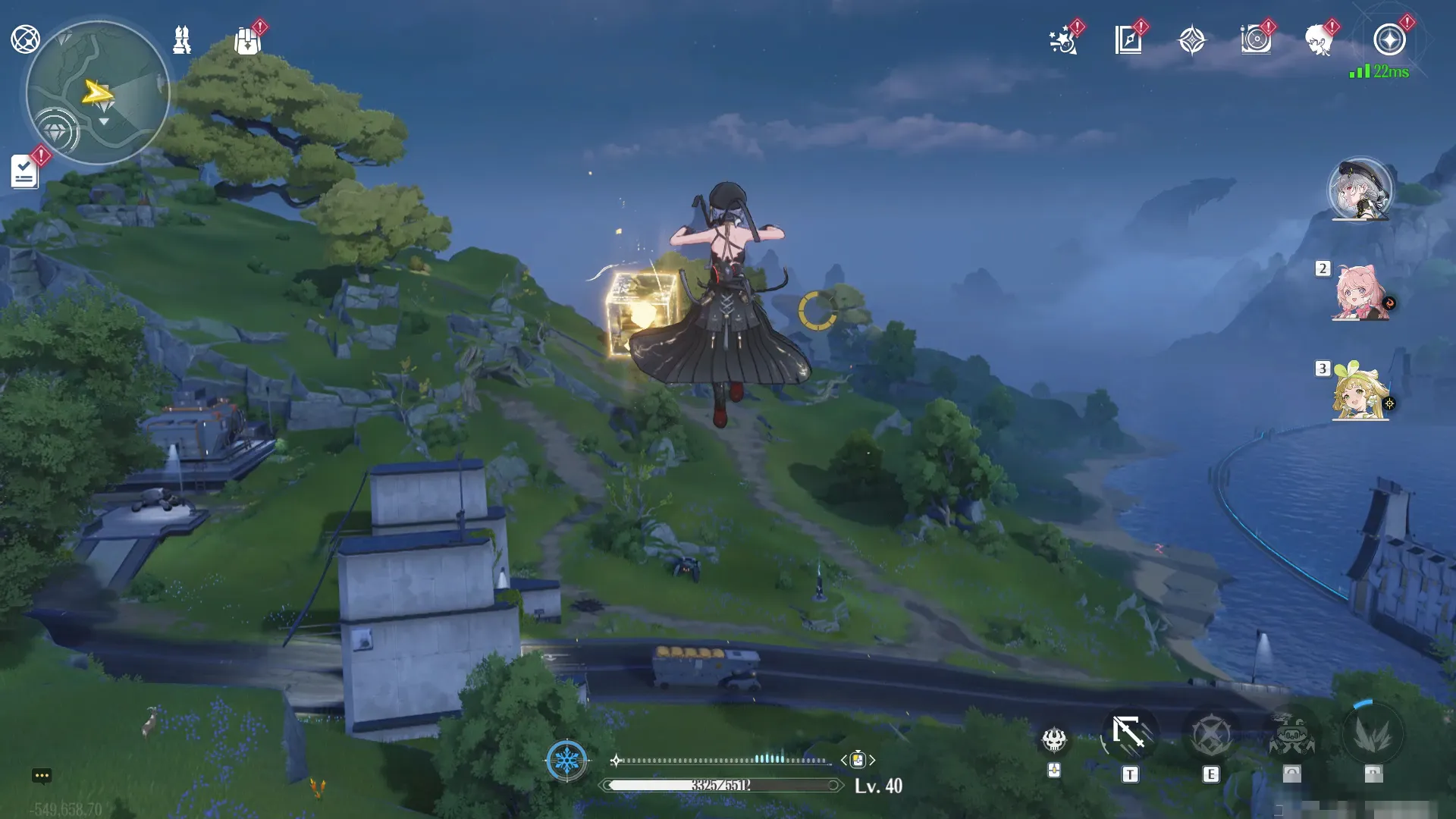1456x819 pixels.
Task: Click the two-figures icon beside the minimap
Action: pos(182,39)
